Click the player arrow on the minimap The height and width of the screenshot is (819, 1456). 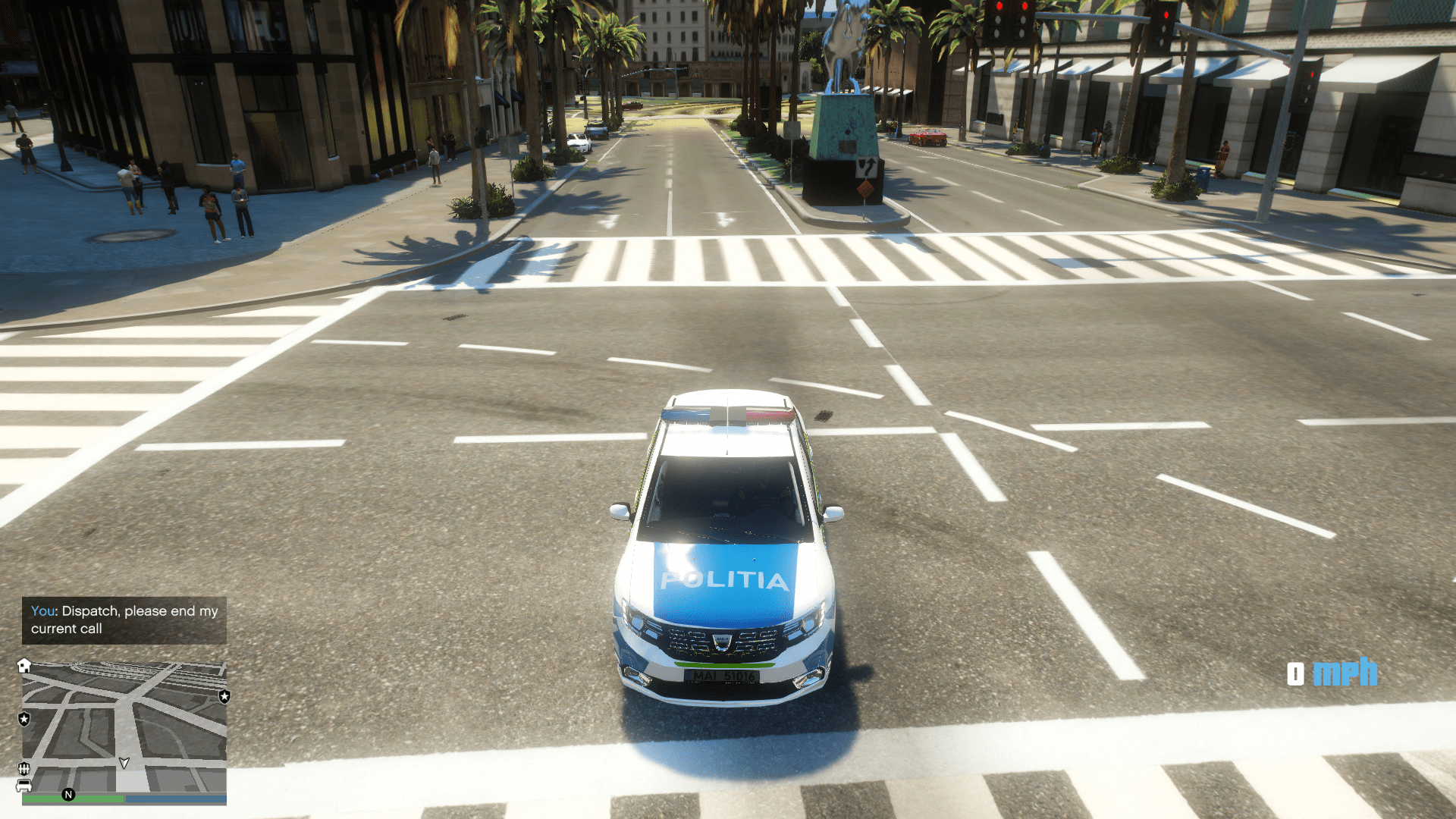[124, 763]
